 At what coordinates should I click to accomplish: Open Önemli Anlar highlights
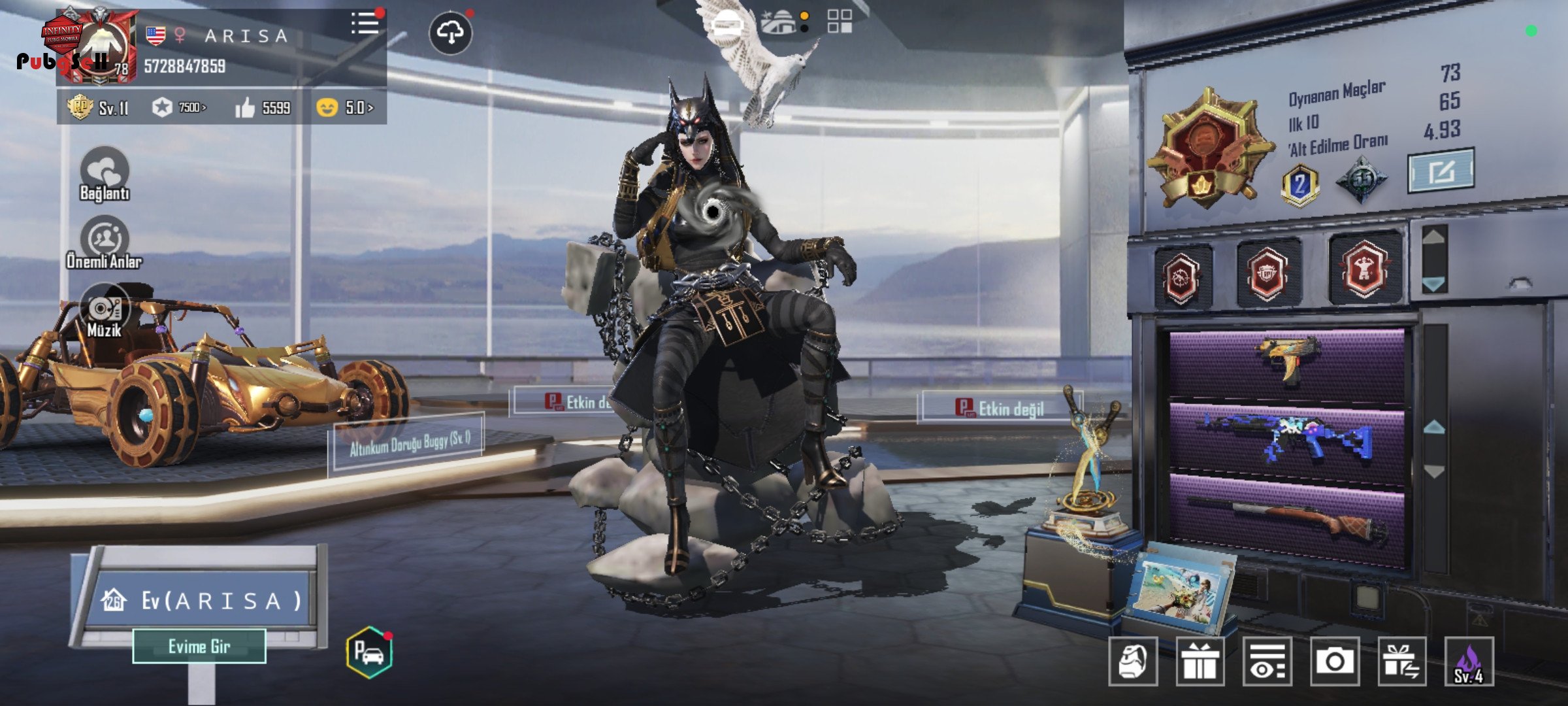105,242
